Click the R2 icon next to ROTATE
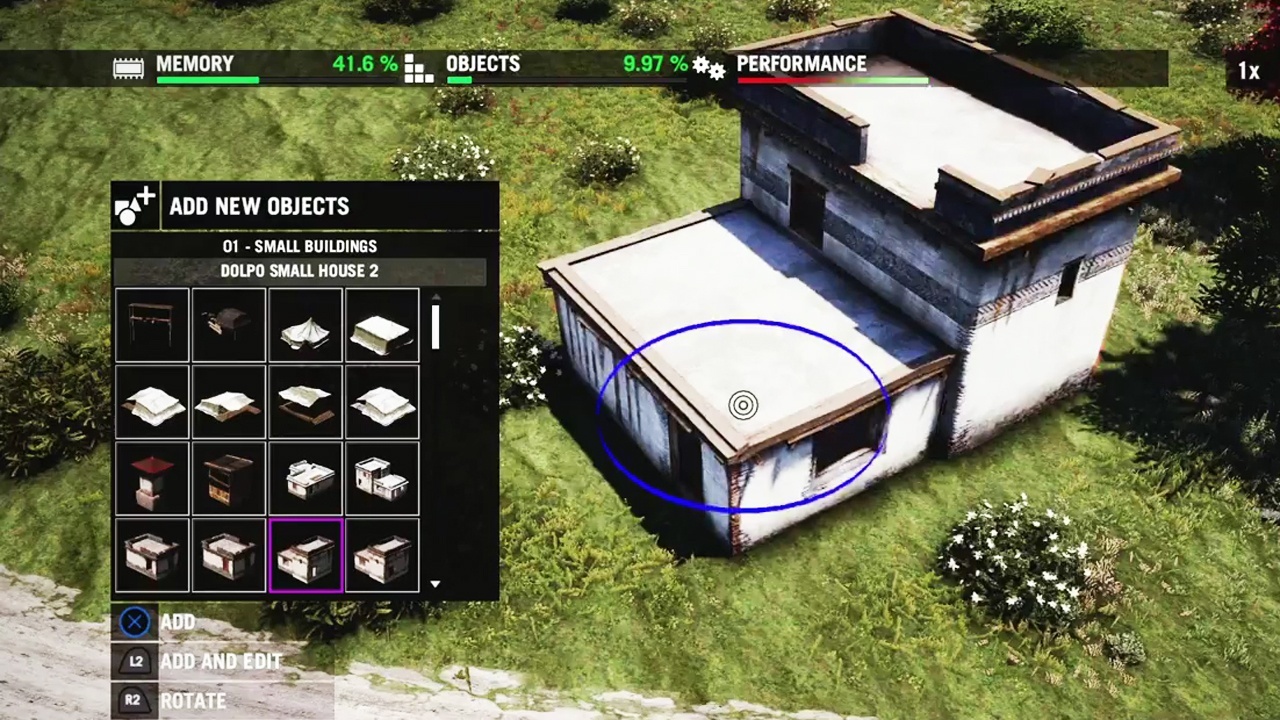The image size is (1280, 720). pos(133,700)
